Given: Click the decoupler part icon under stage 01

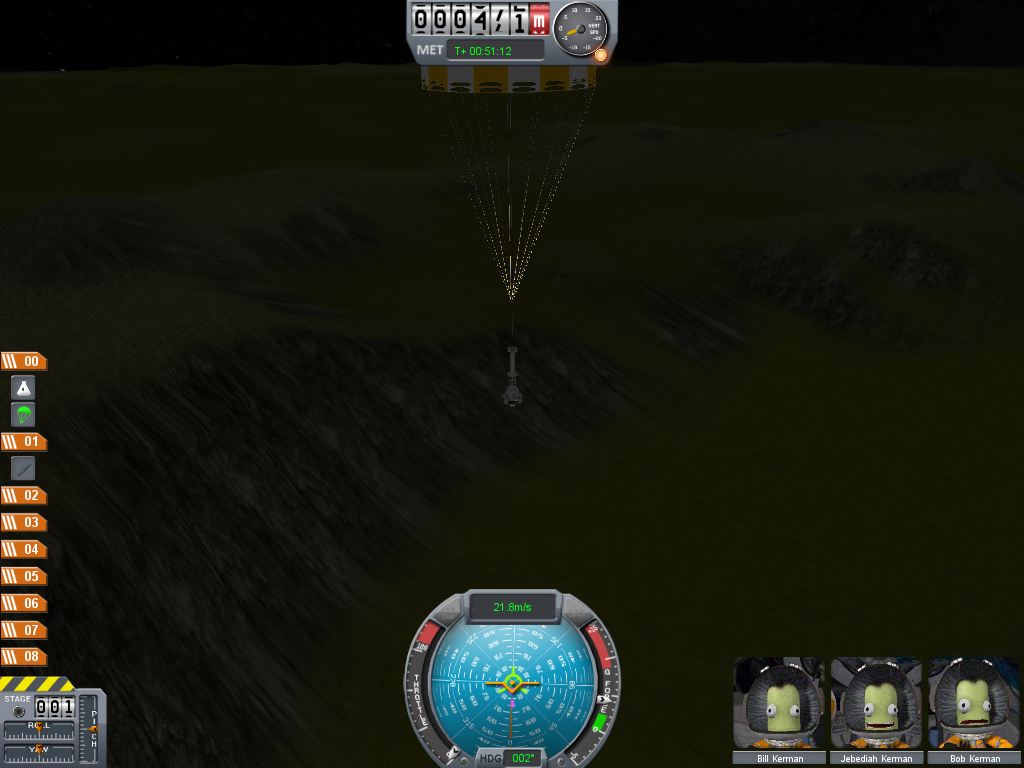Looking at the screenshot, I should [x=24, y=468].
